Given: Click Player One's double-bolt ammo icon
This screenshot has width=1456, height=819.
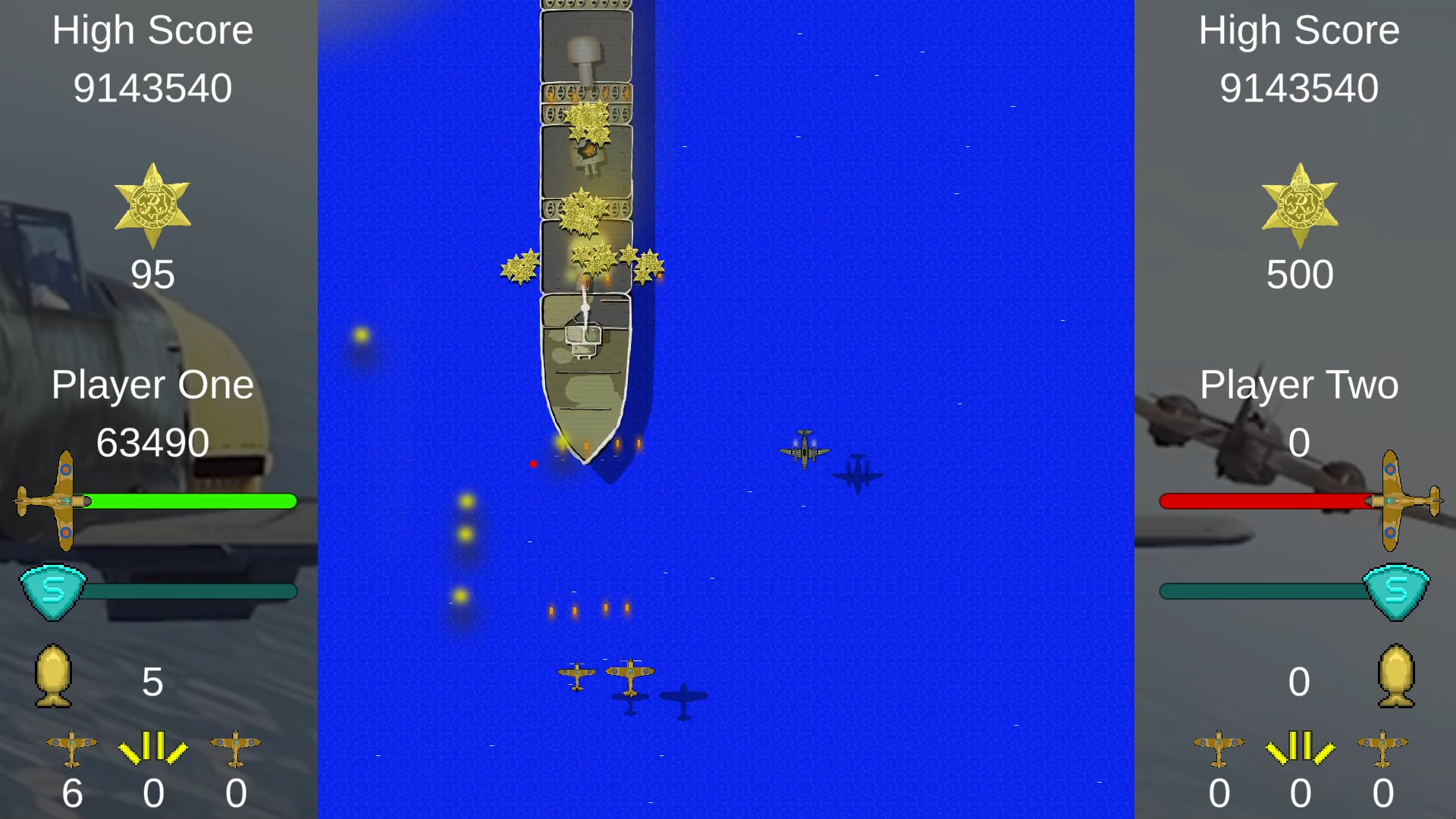Looking at the screenshot, I should [154, 749].
